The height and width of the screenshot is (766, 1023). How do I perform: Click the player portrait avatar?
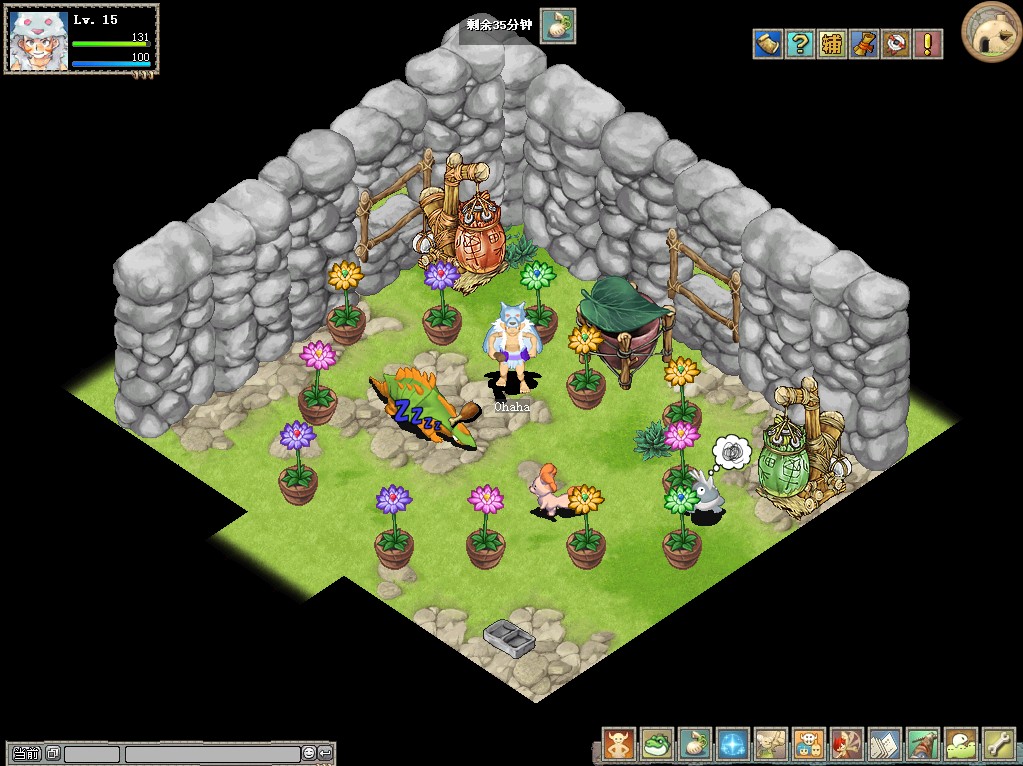pyautogui.click(x=38, y=39)
